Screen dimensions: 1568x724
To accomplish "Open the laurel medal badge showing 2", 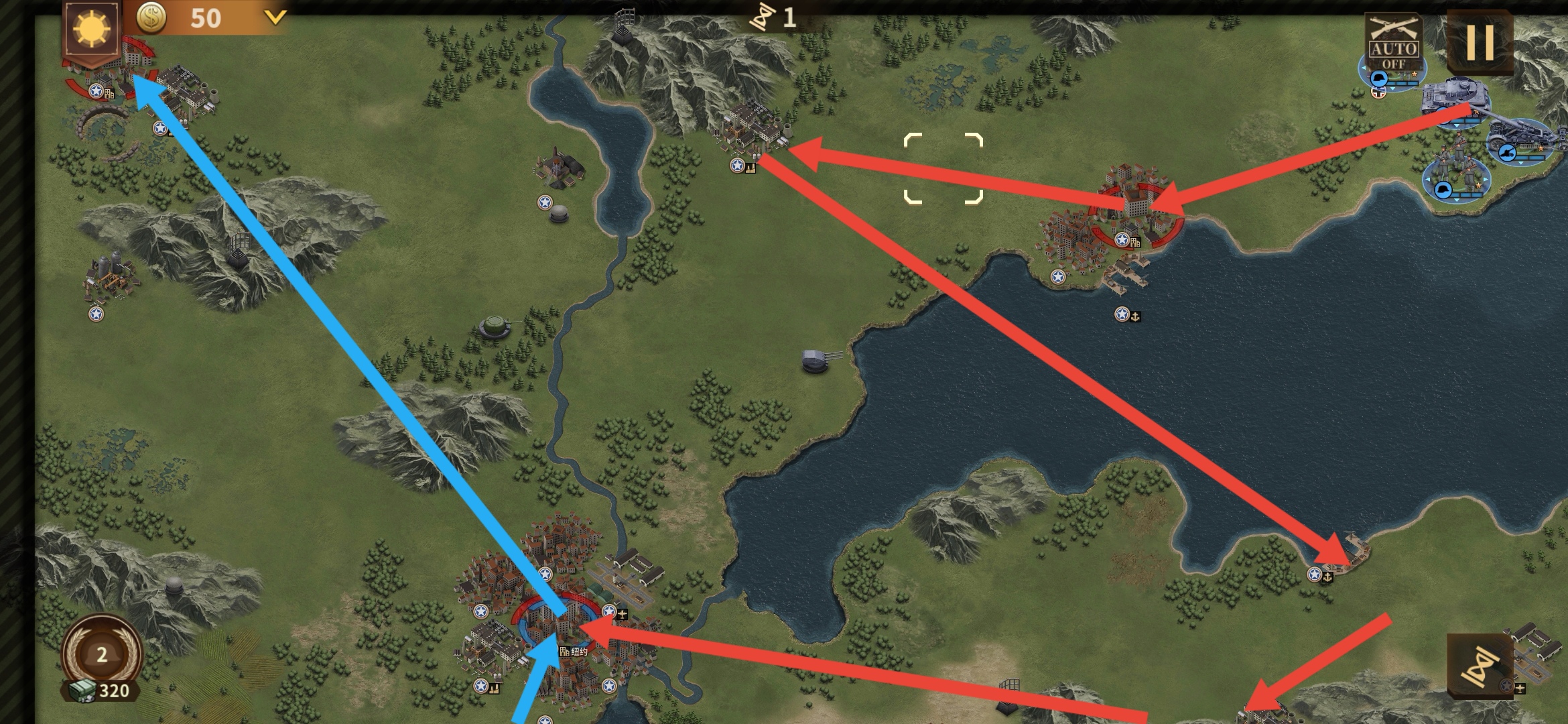I will pos(102,653).
